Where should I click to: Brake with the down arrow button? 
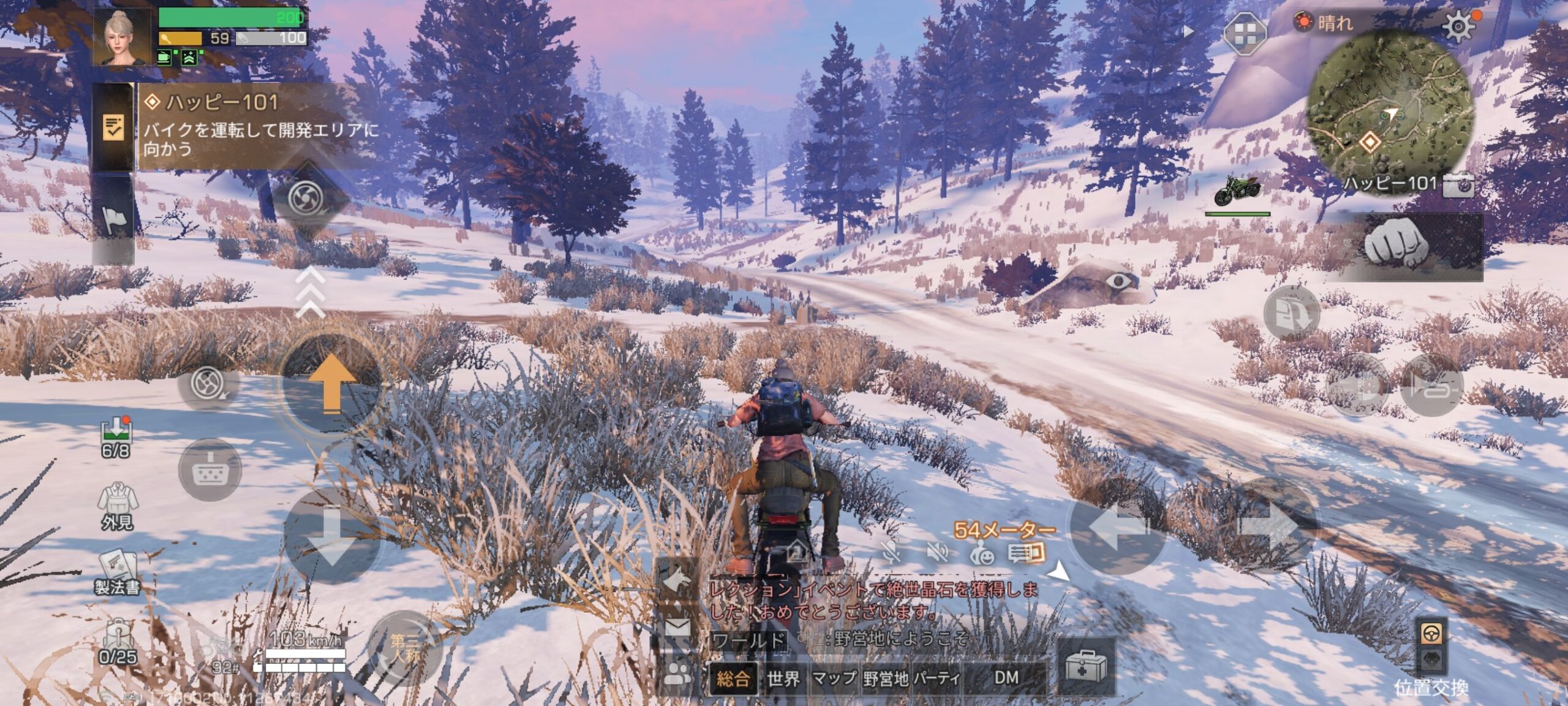coord(331,536)
